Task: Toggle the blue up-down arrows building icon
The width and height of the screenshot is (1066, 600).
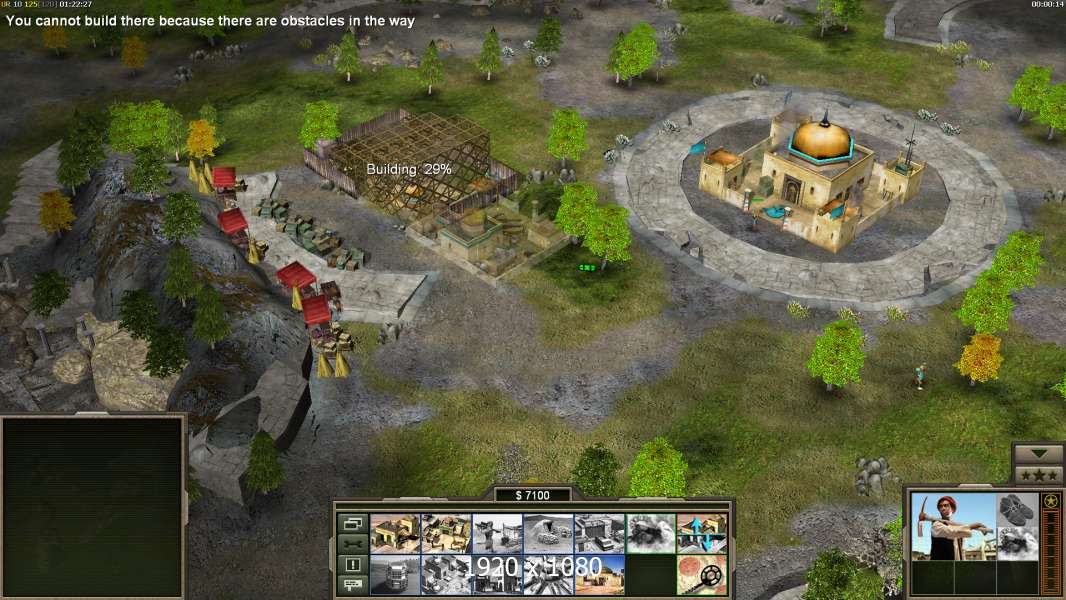Action: (x=701, y=534)
